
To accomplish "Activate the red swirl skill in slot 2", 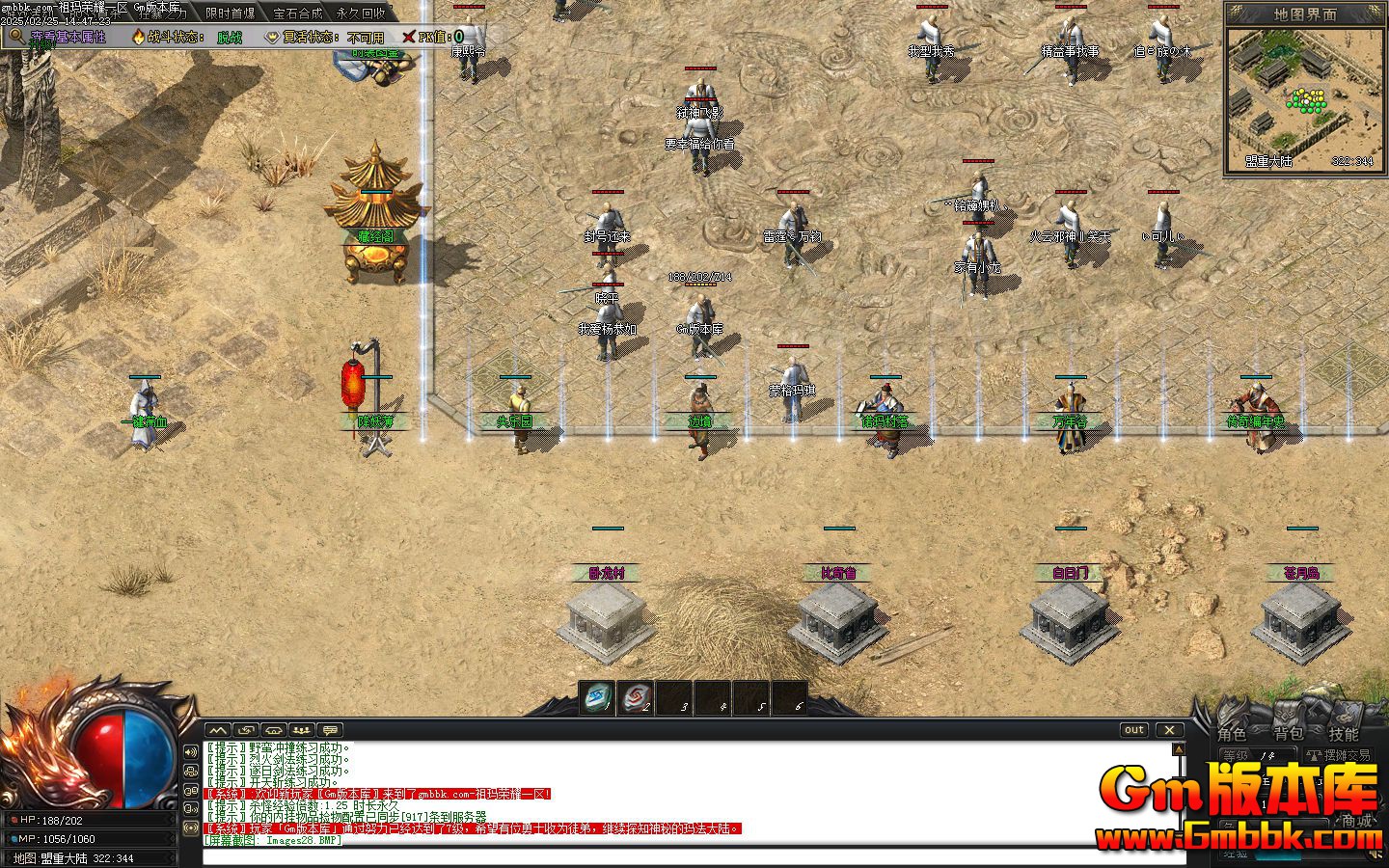I will (635, 697).
